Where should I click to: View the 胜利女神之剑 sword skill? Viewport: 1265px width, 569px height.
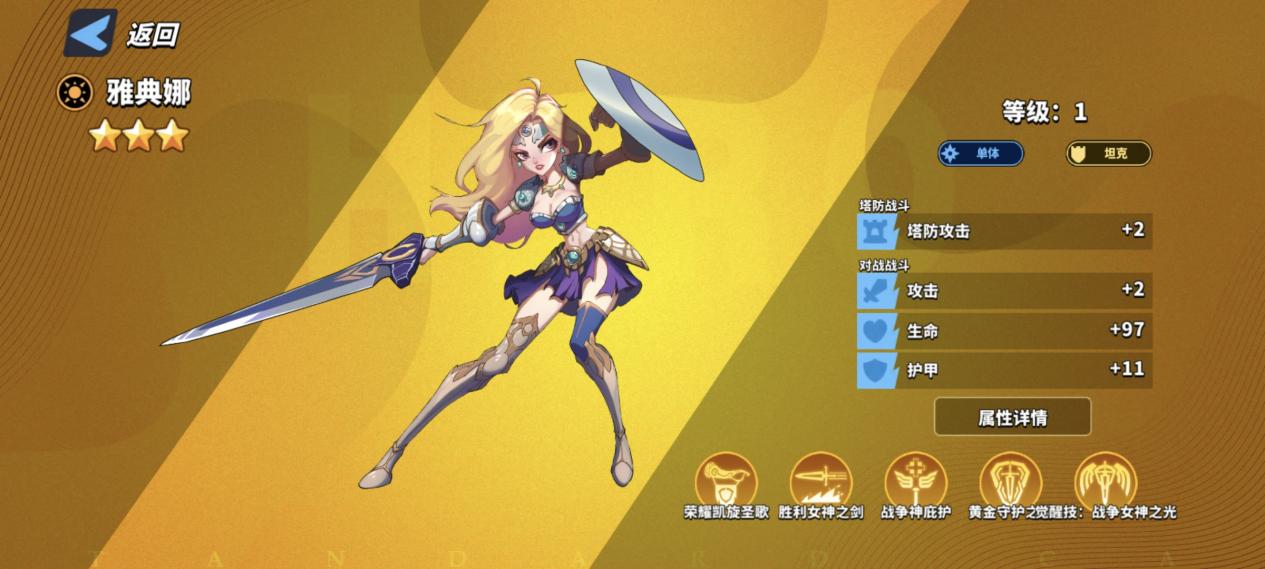821,480
